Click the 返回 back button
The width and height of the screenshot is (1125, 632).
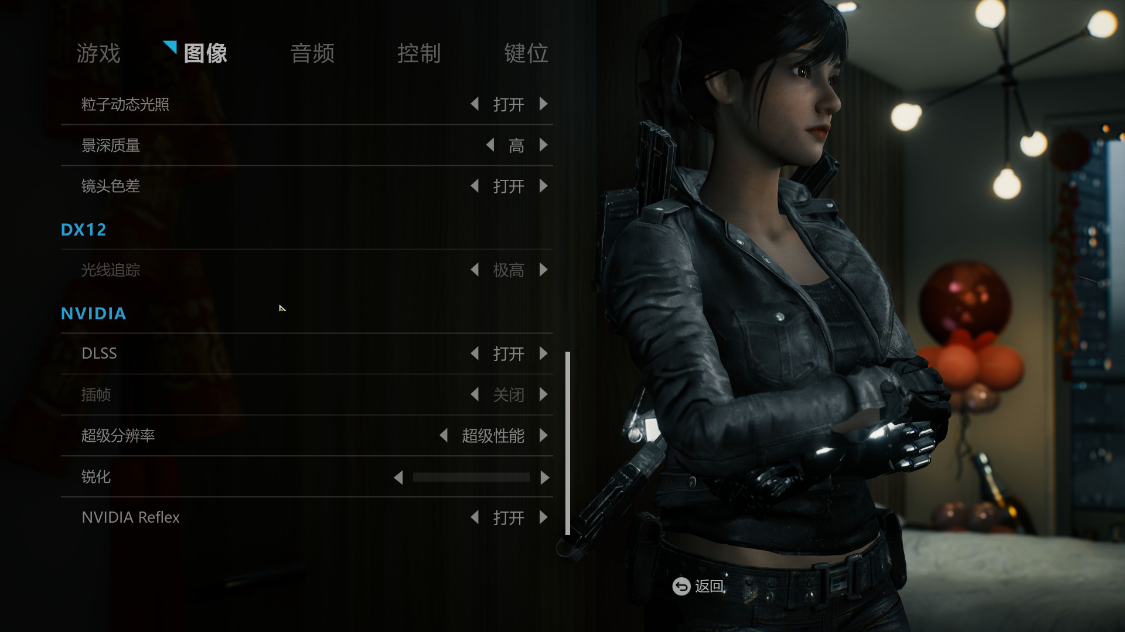tap(699, 586)
